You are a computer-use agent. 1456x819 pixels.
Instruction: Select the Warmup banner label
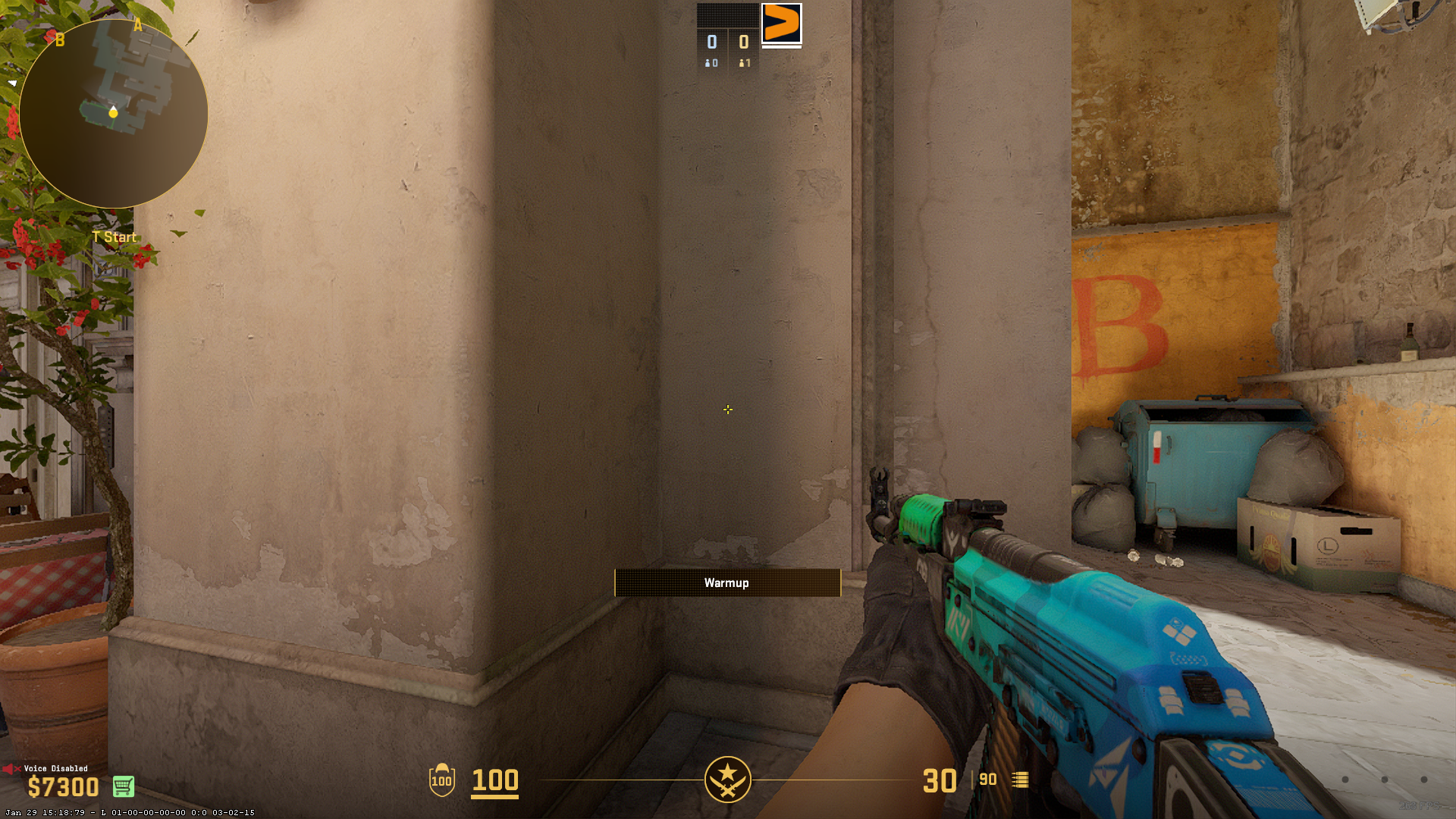[726, 582]
